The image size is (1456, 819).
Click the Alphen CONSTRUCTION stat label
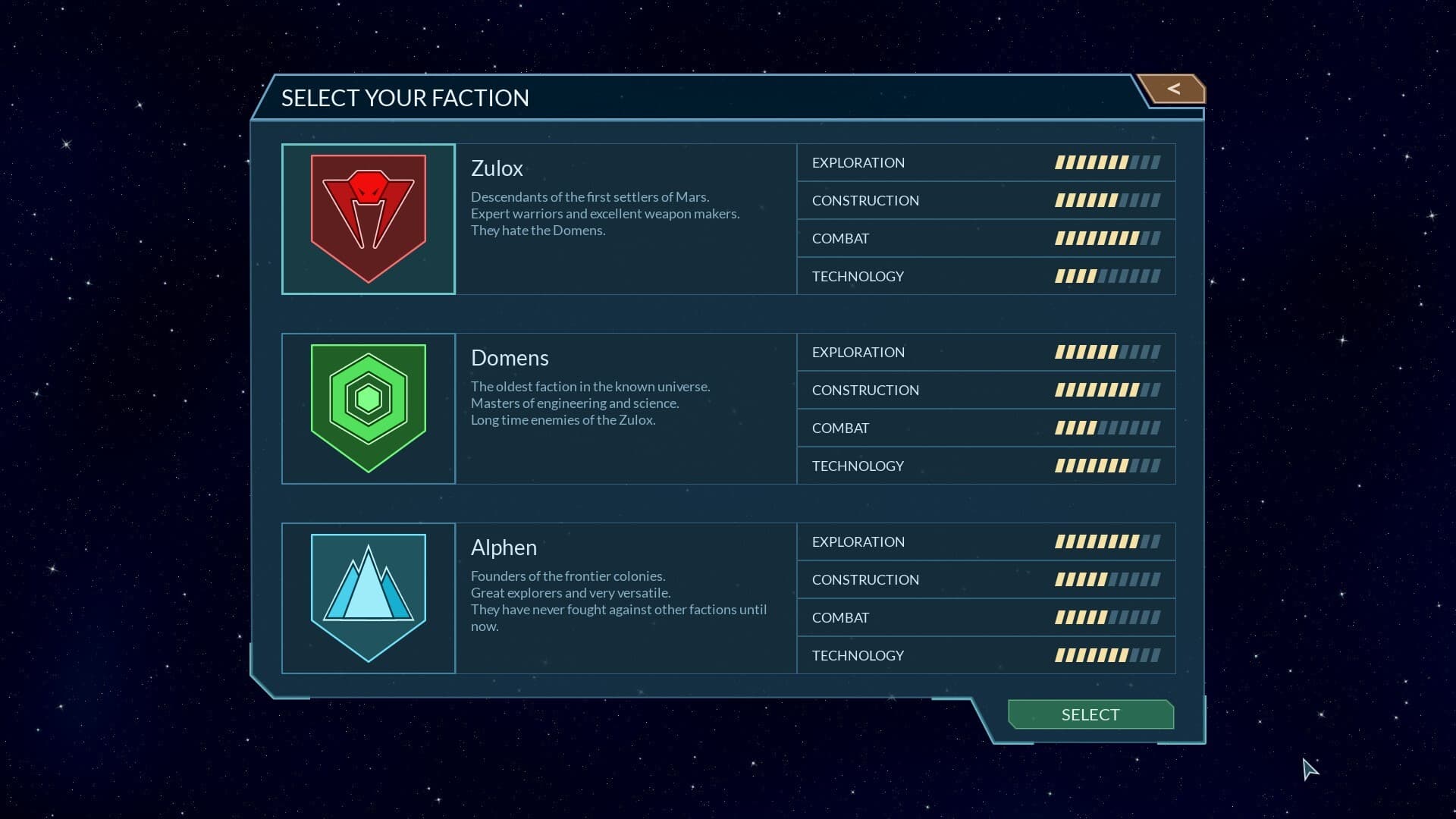pyautogui.click(x=865, y=579)
